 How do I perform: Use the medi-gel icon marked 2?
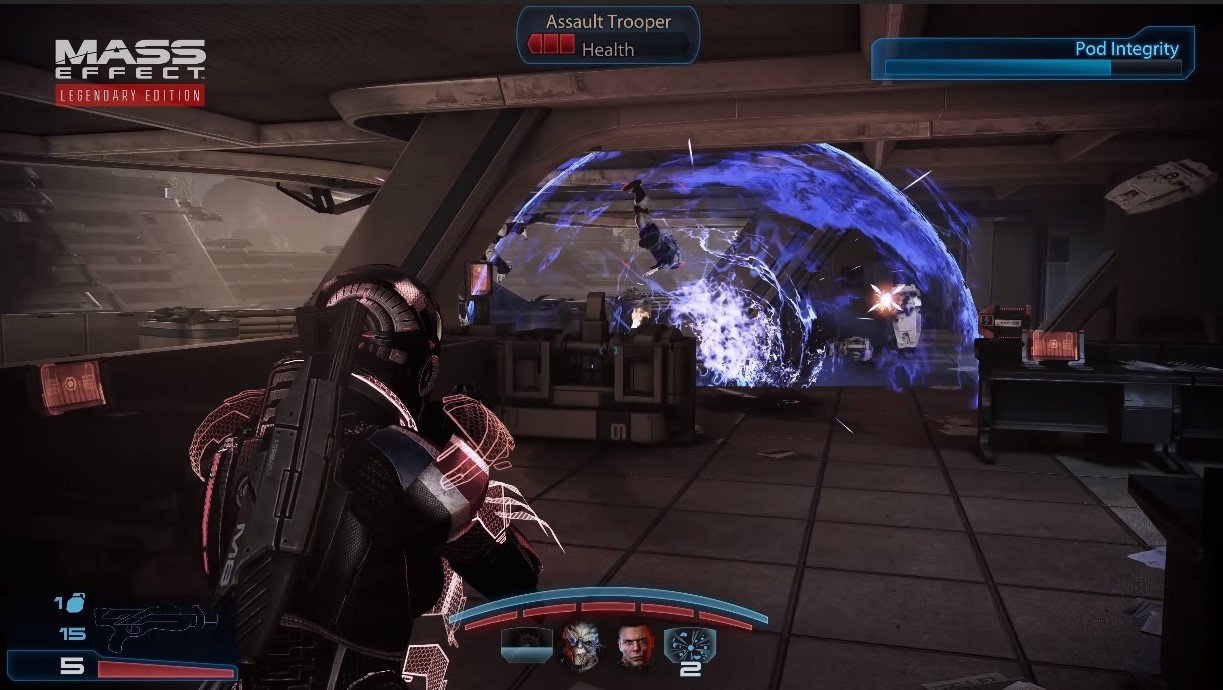click(x=688, y=649)
